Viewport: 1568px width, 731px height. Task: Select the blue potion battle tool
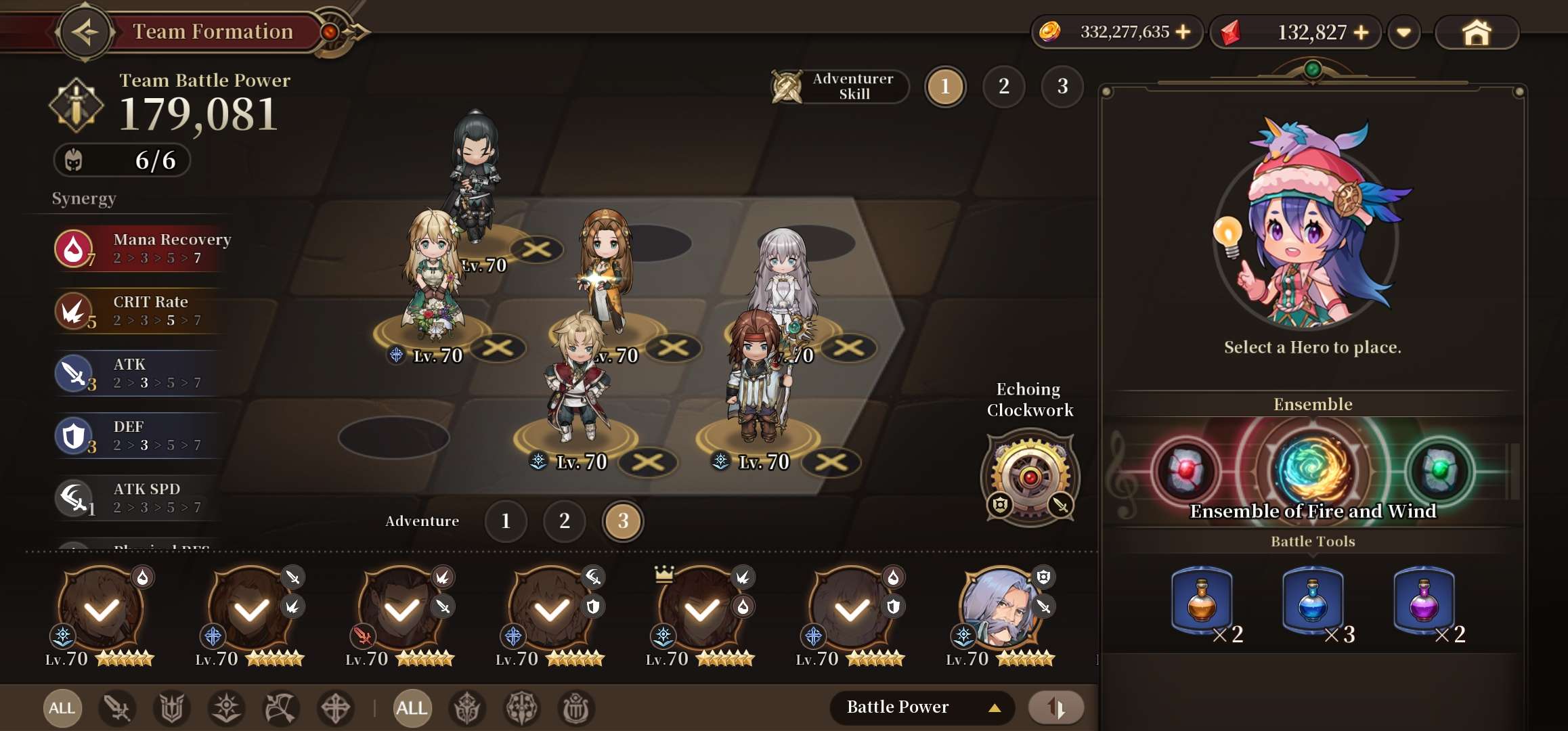coord(1312,600)
